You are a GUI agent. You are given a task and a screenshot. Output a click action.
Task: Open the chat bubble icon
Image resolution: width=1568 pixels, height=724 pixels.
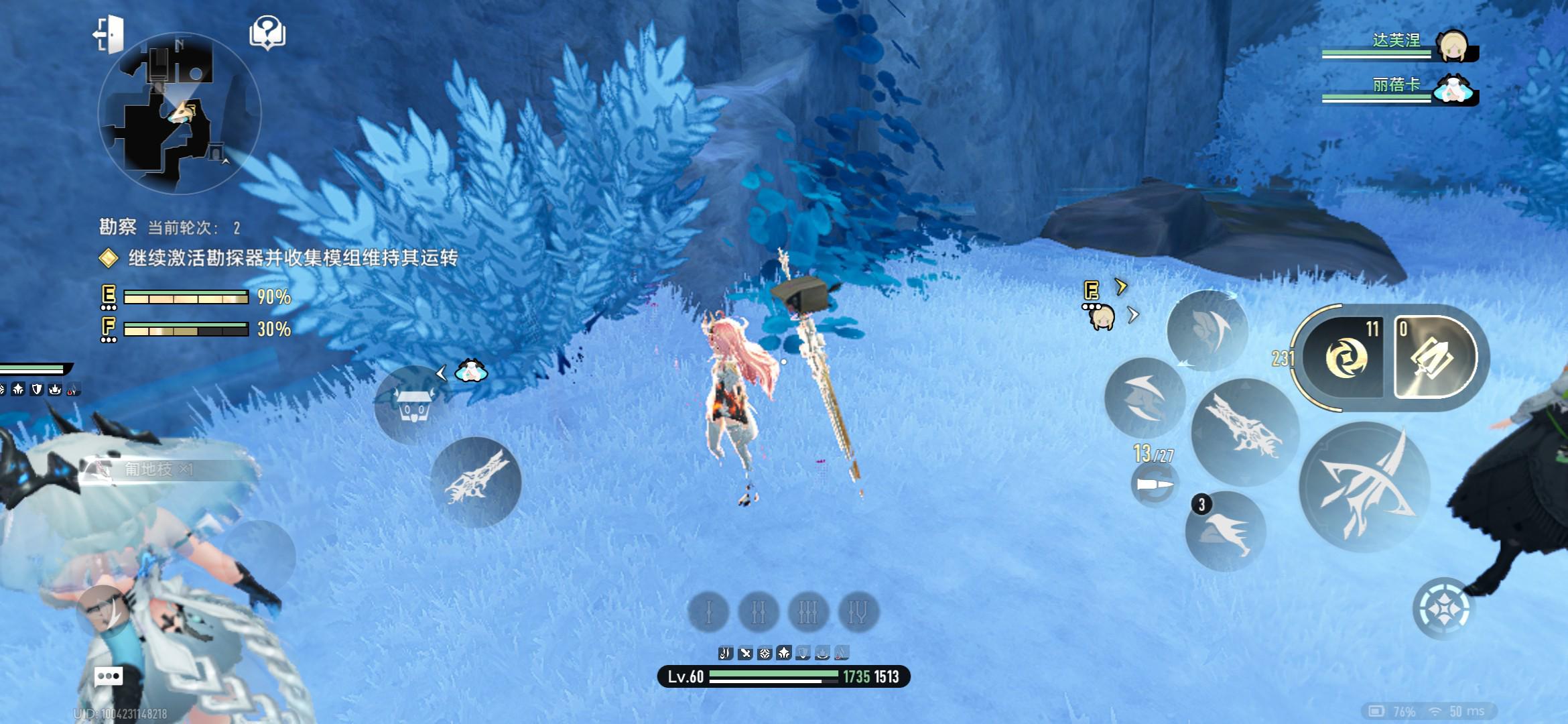click(109, 676)
